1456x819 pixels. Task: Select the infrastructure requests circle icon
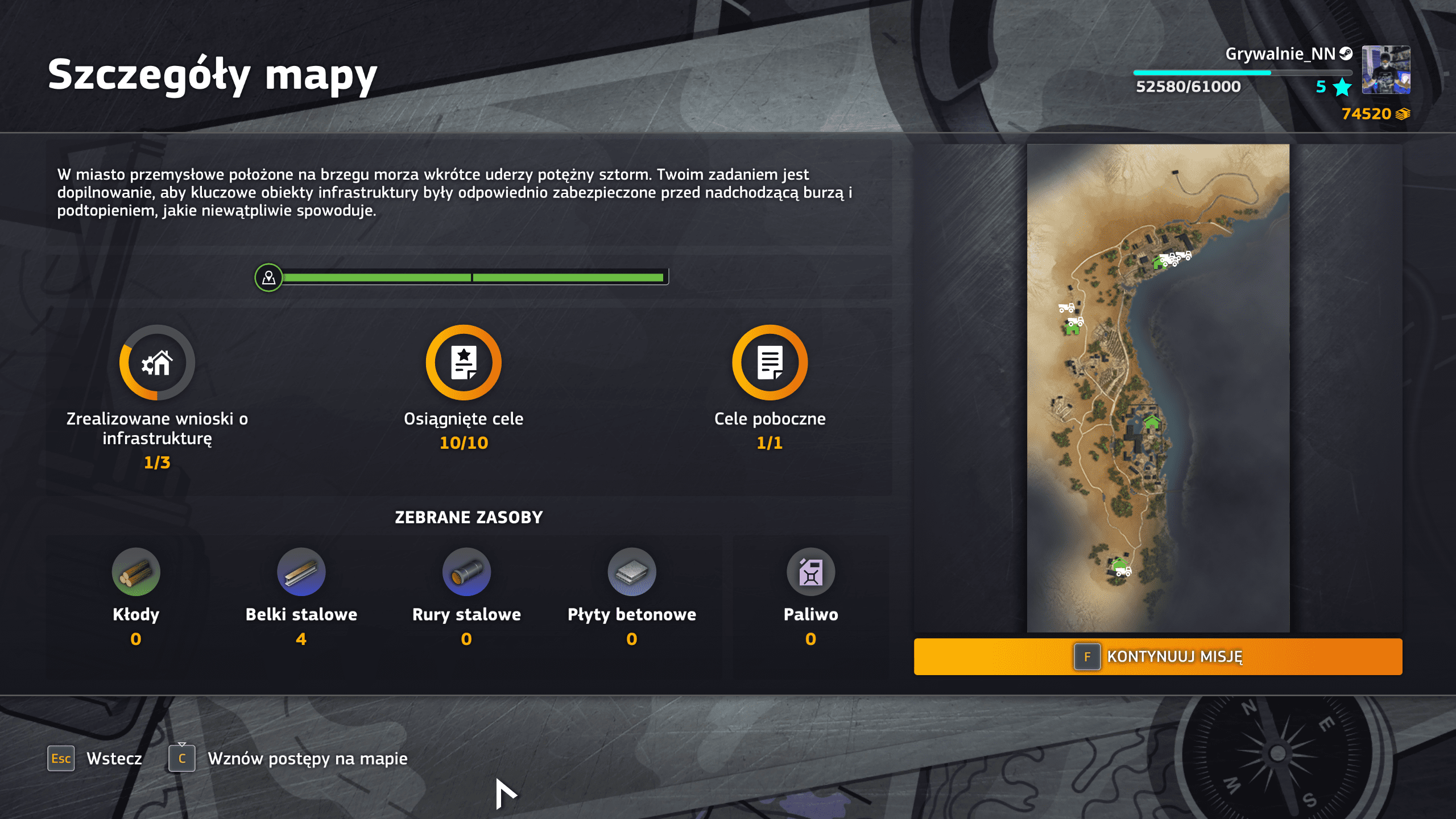tap(157, 363)
